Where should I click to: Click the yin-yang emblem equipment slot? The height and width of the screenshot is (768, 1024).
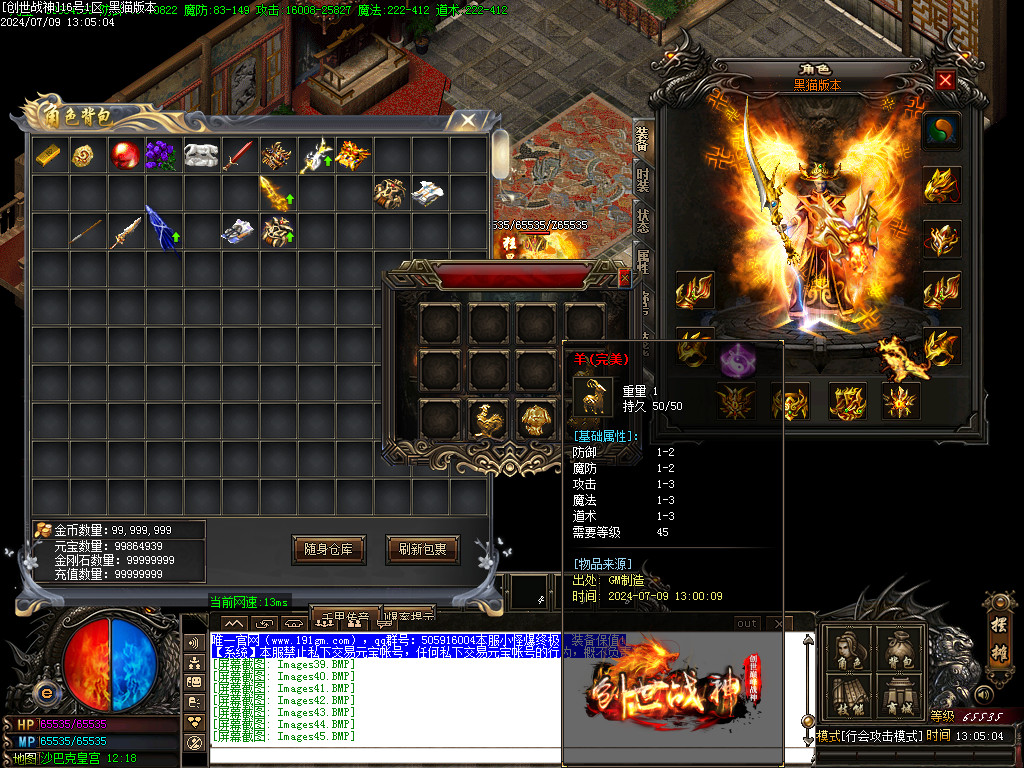pyautogui.click(x=941, y=130)
